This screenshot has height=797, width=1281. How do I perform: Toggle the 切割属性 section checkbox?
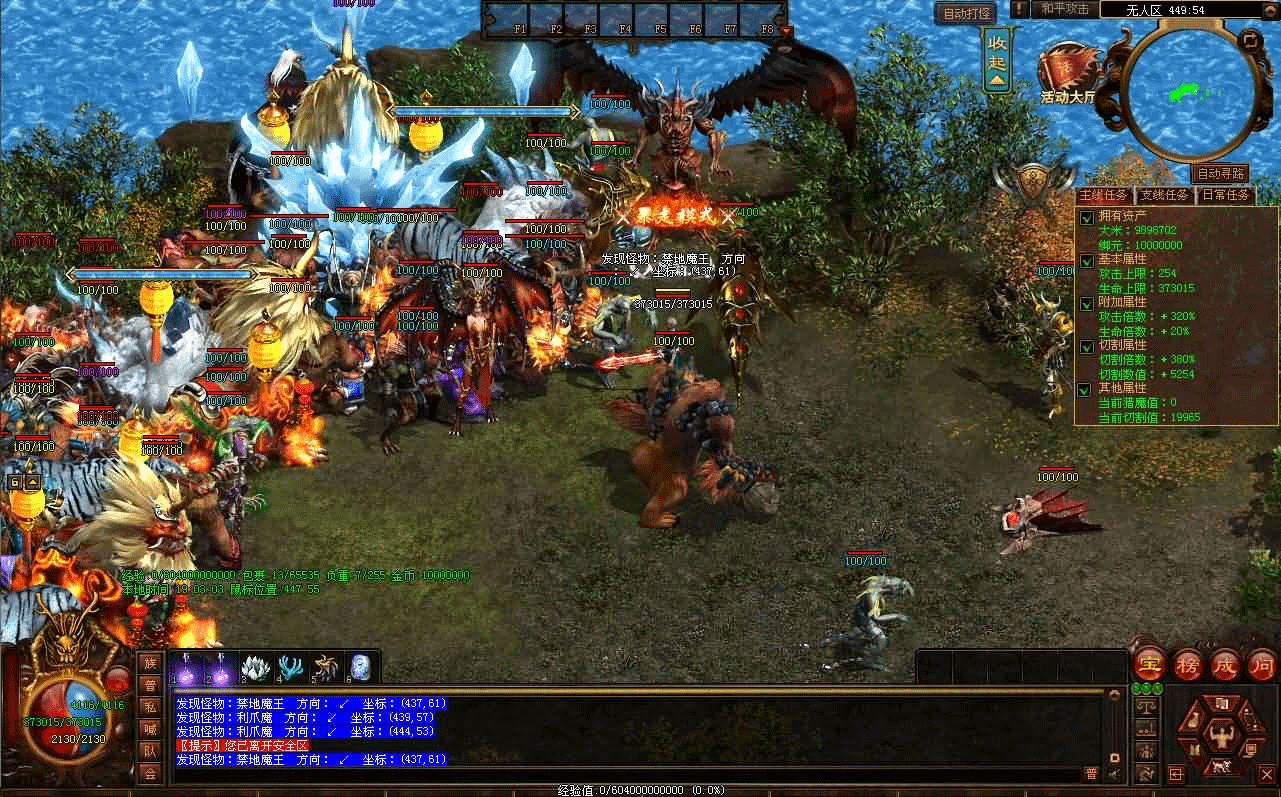pos(1087,347)
